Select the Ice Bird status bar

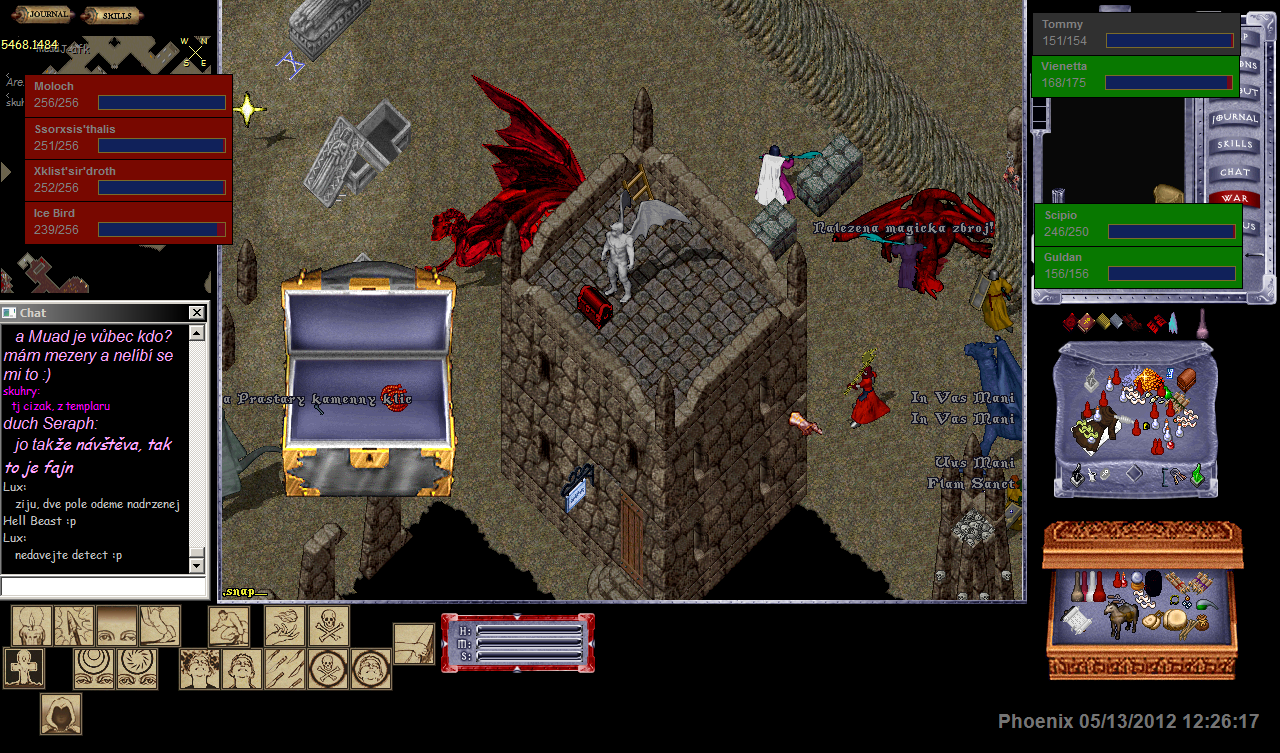coord(128,223)
